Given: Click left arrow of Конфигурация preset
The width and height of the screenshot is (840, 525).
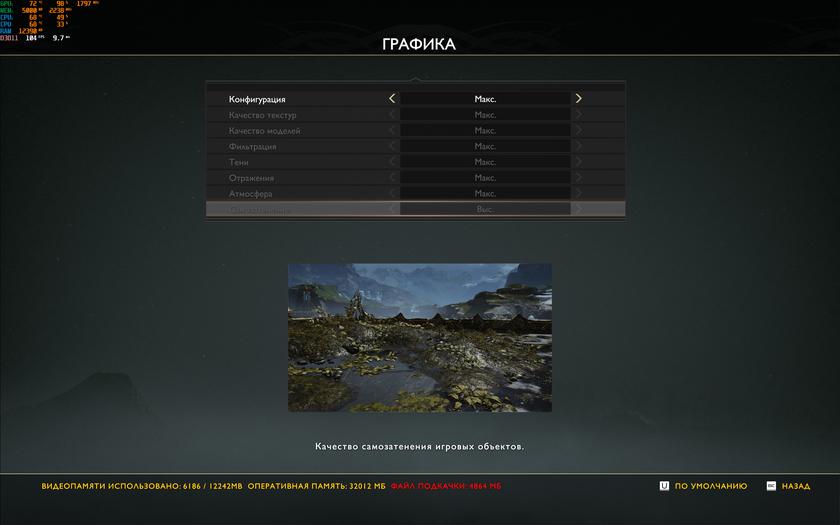Looking at the screenshot, I should [x=392, y=99].
